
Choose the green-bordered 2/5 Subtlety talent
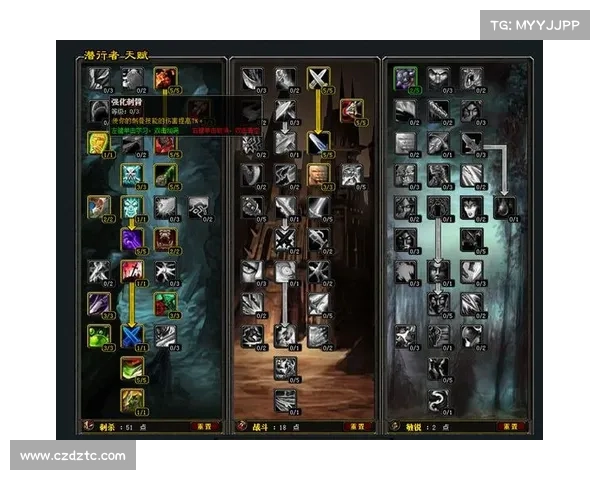(405, 77)
